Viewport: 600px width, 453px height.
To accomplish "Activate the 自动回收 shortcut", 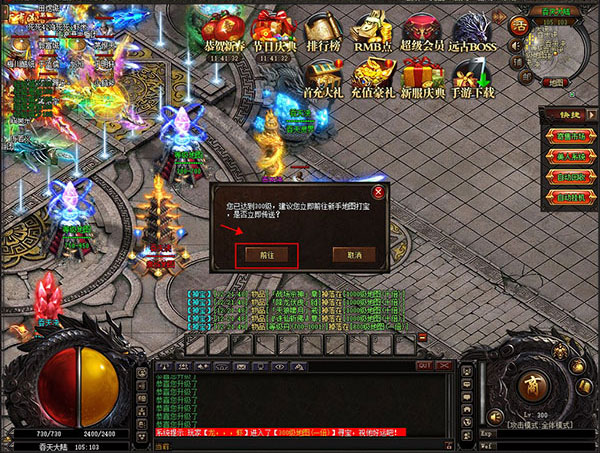I will click(570, 176).
